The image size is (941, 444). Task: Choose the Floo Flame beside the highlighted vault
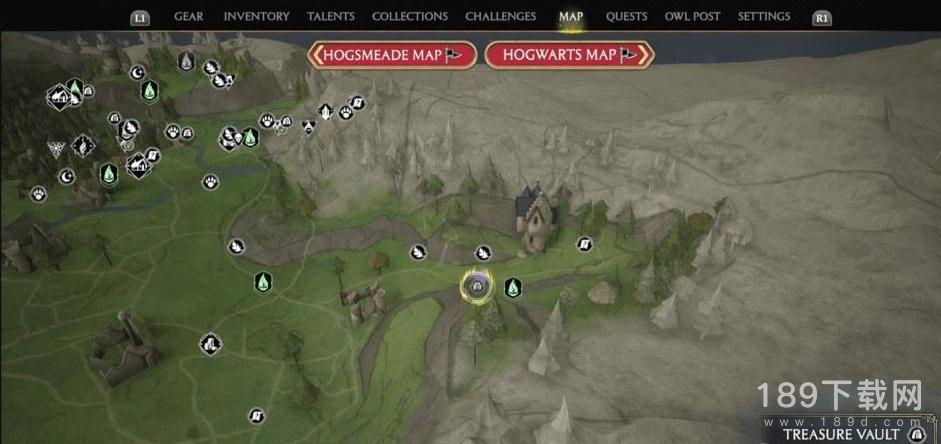pyautogui.click(x=513, y=288)
